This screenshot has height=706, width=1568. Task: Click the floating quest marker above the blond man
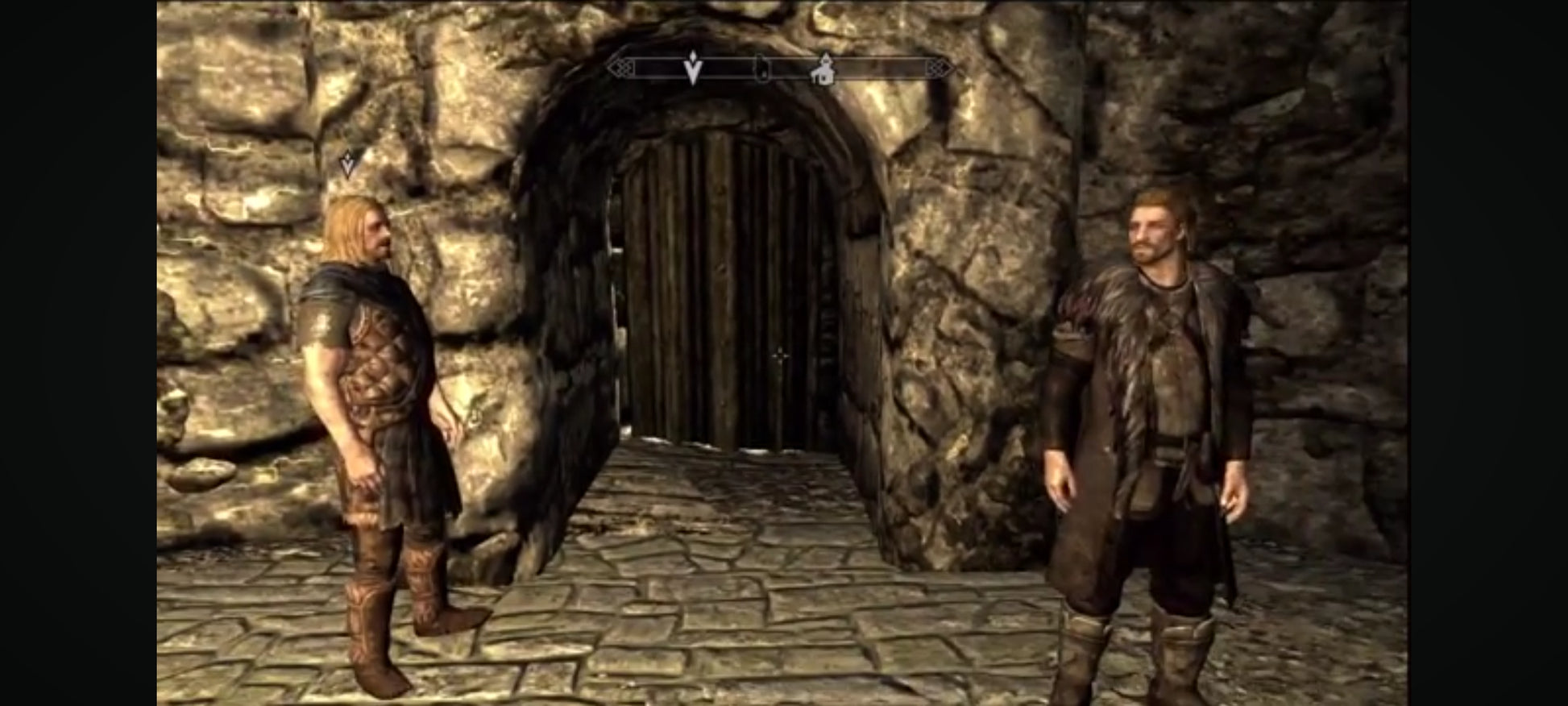click(x=349, y=164)
